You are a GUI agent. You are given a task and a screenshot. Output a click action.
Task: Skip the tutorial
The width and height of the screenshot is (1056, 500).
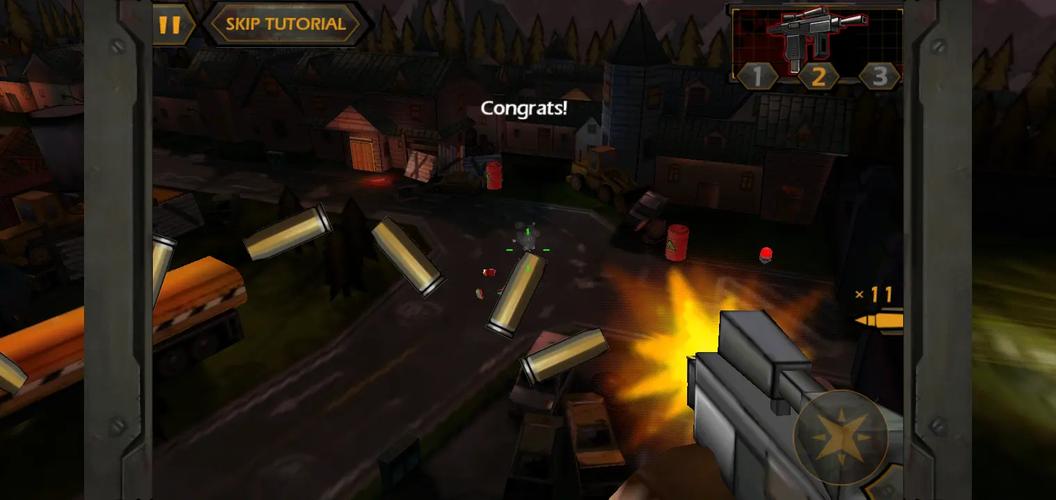click(284, 24)
